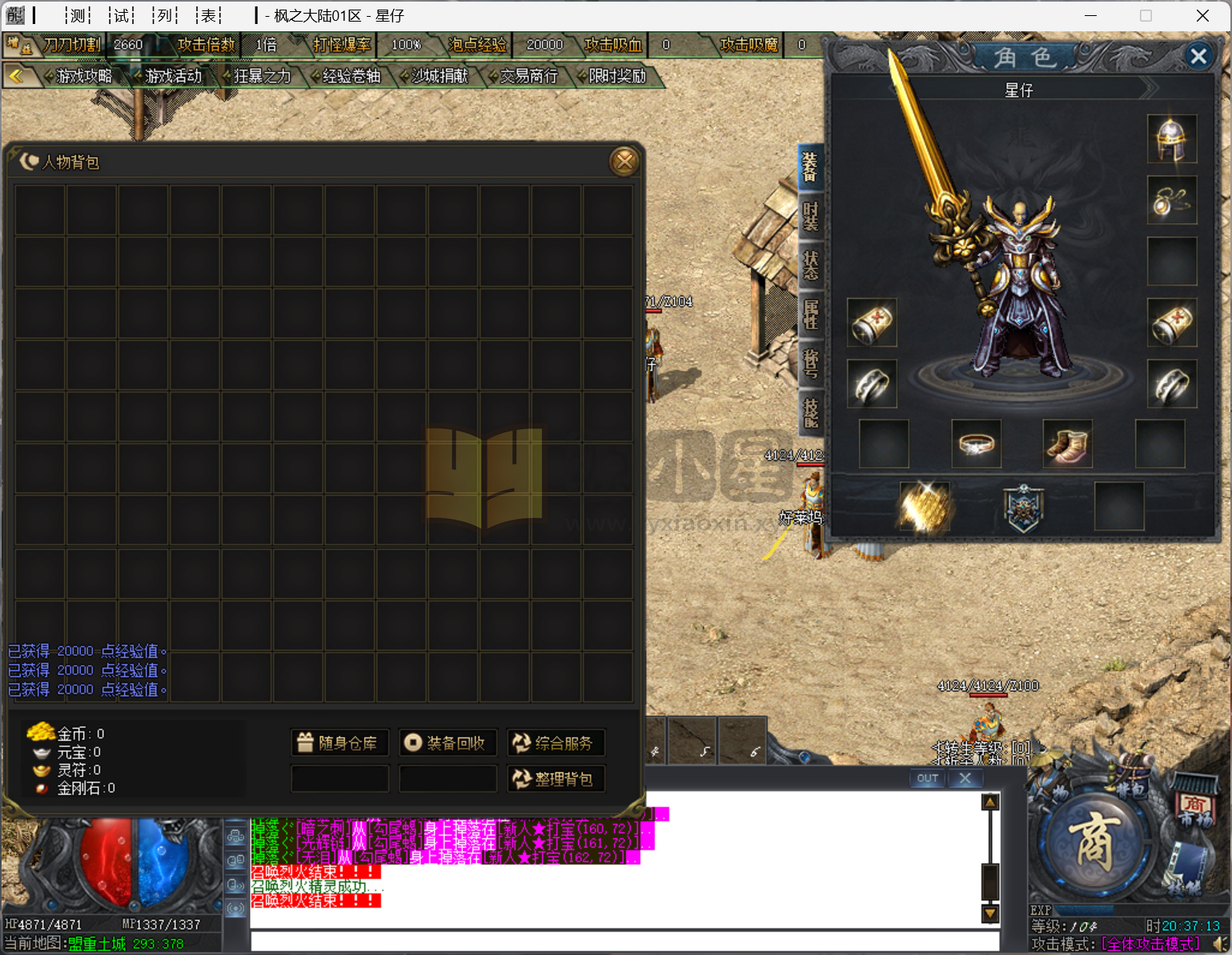Sort the bag with 整理背包

pyautogui.click(x=556, y=779)
